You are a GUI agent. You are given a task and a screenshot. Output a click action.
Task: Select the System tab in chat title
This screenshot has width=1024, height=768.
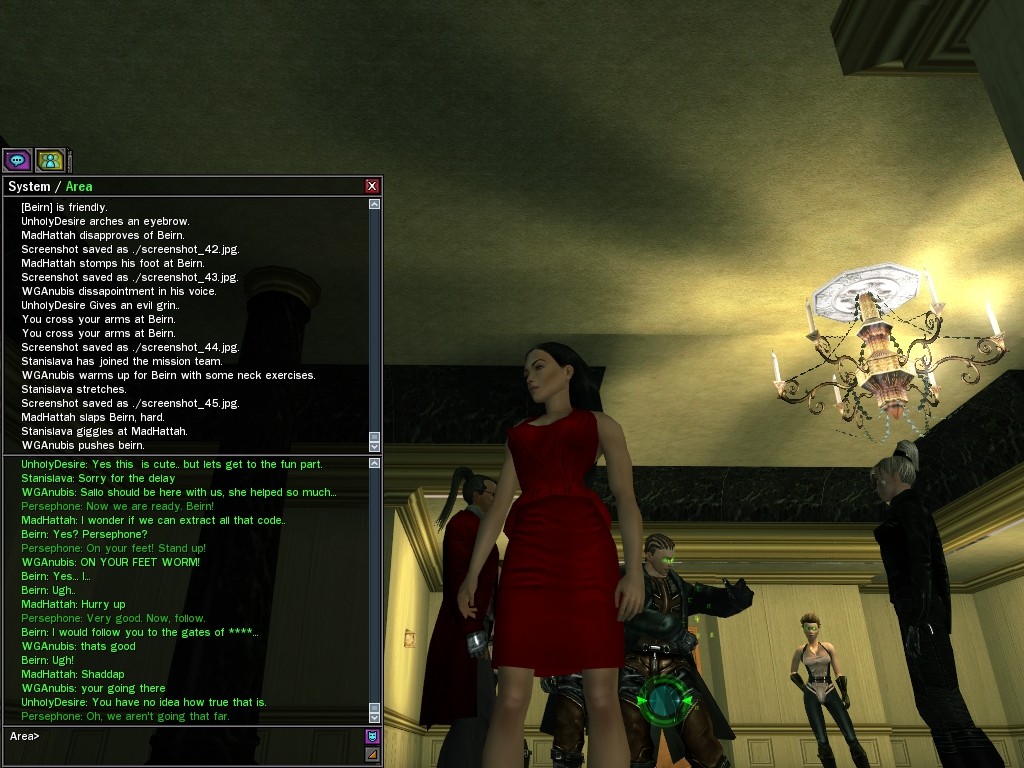(x=28, y=186)
